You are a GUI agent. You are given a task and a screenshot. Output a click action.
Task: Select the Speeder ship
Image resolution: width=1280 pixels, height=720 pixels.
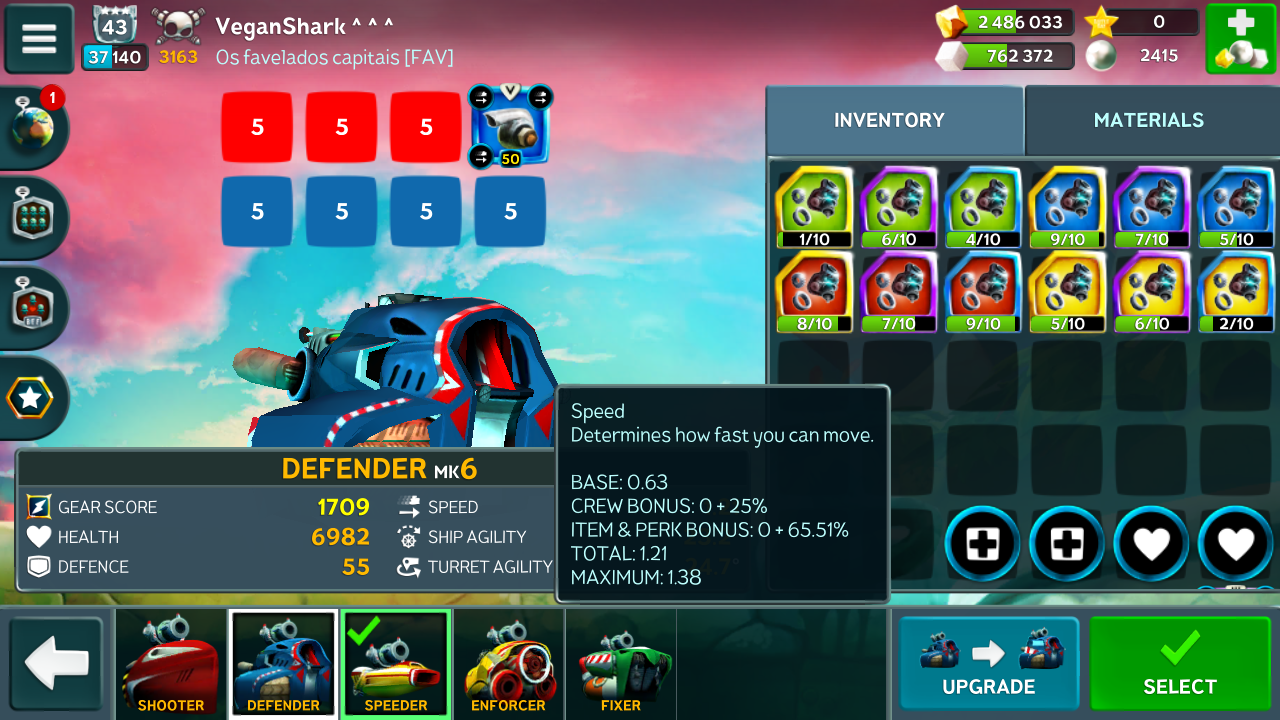(x=396, y=664)
